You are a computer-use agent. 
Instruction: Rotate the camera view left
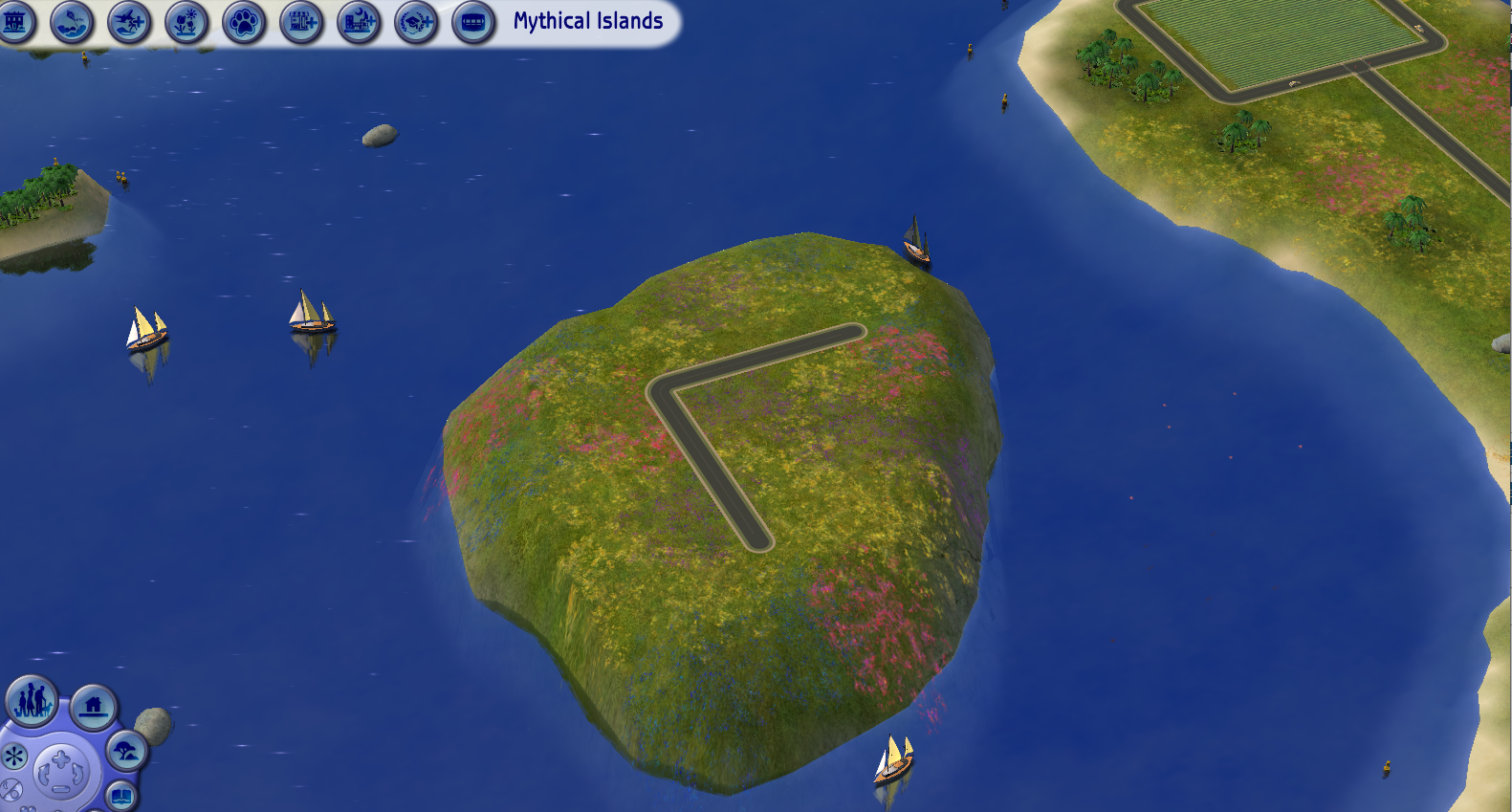point(44,773)
